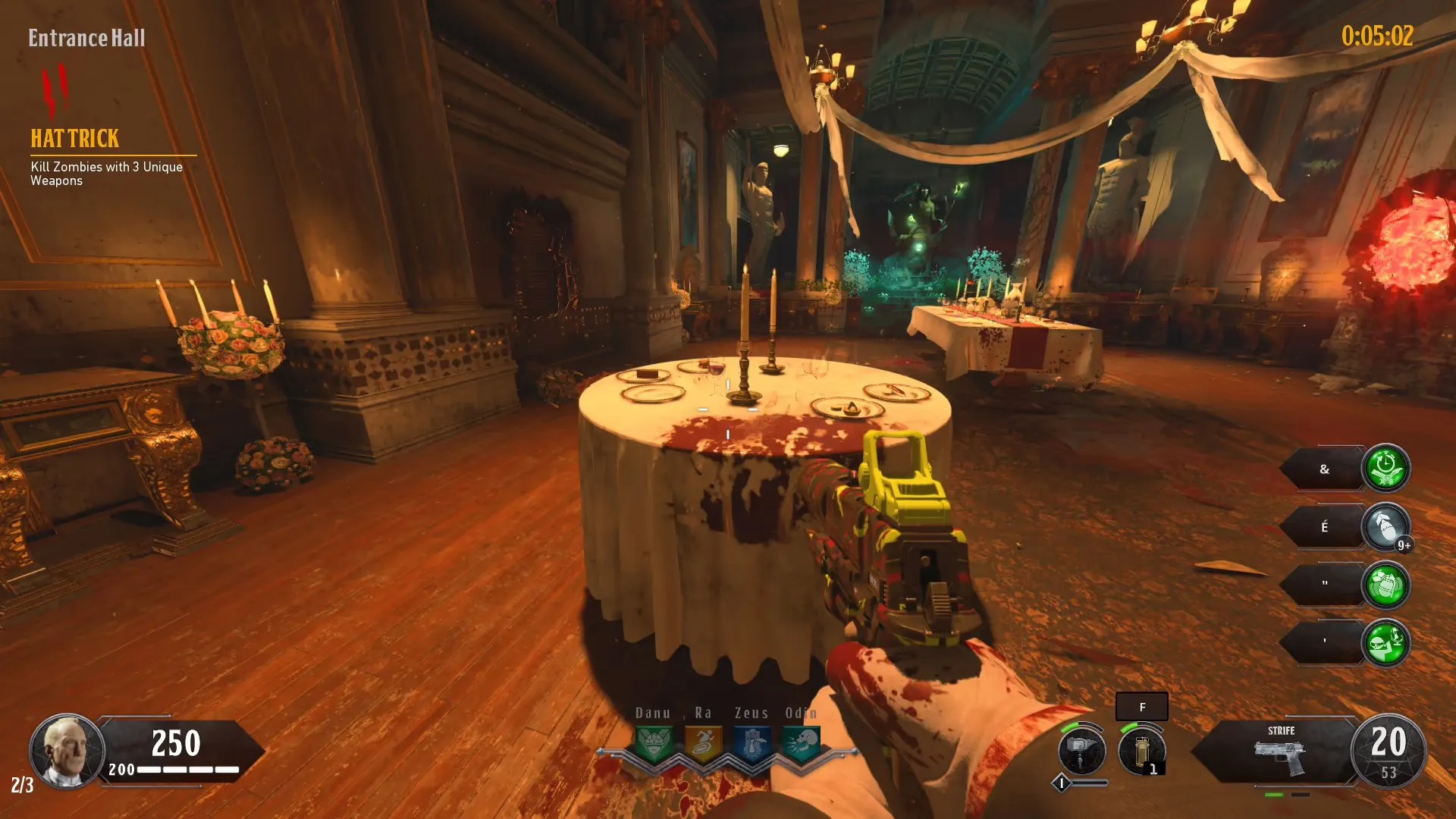Use the grey bomb elixir with 9+ count
Image resolution: width=1456 pixels, height=819 pixels.
[x=1385, y=527]
